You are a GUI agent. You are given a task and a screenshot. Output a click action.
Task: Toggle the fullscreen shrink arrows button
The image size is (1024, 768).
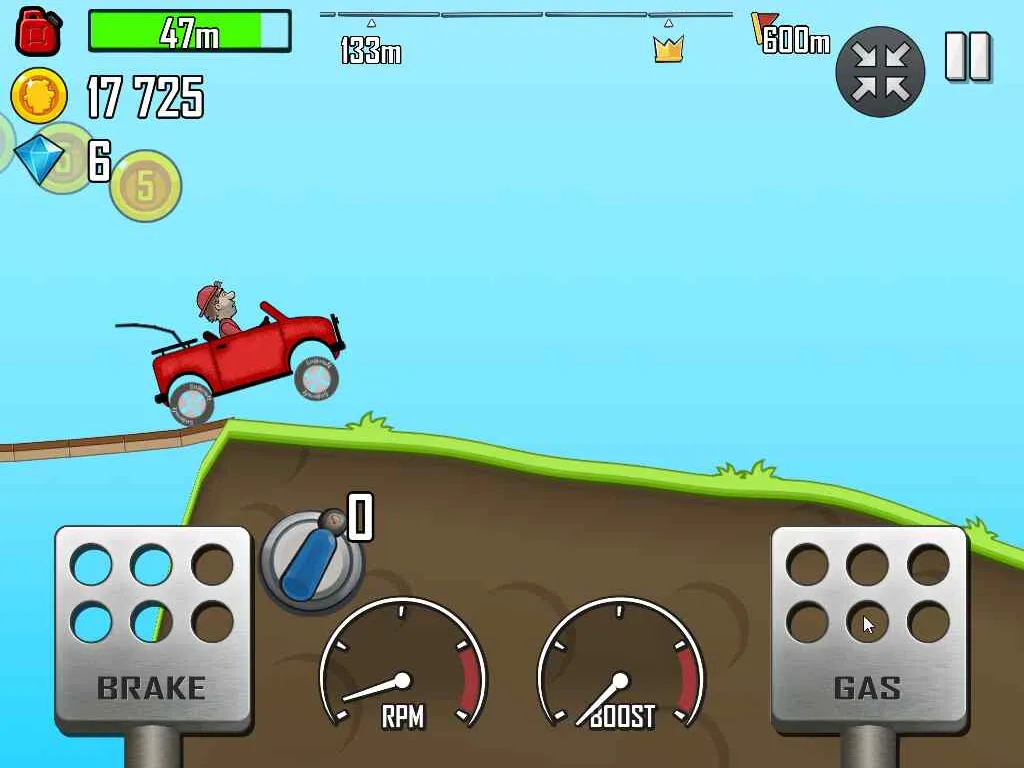(880, 71)
